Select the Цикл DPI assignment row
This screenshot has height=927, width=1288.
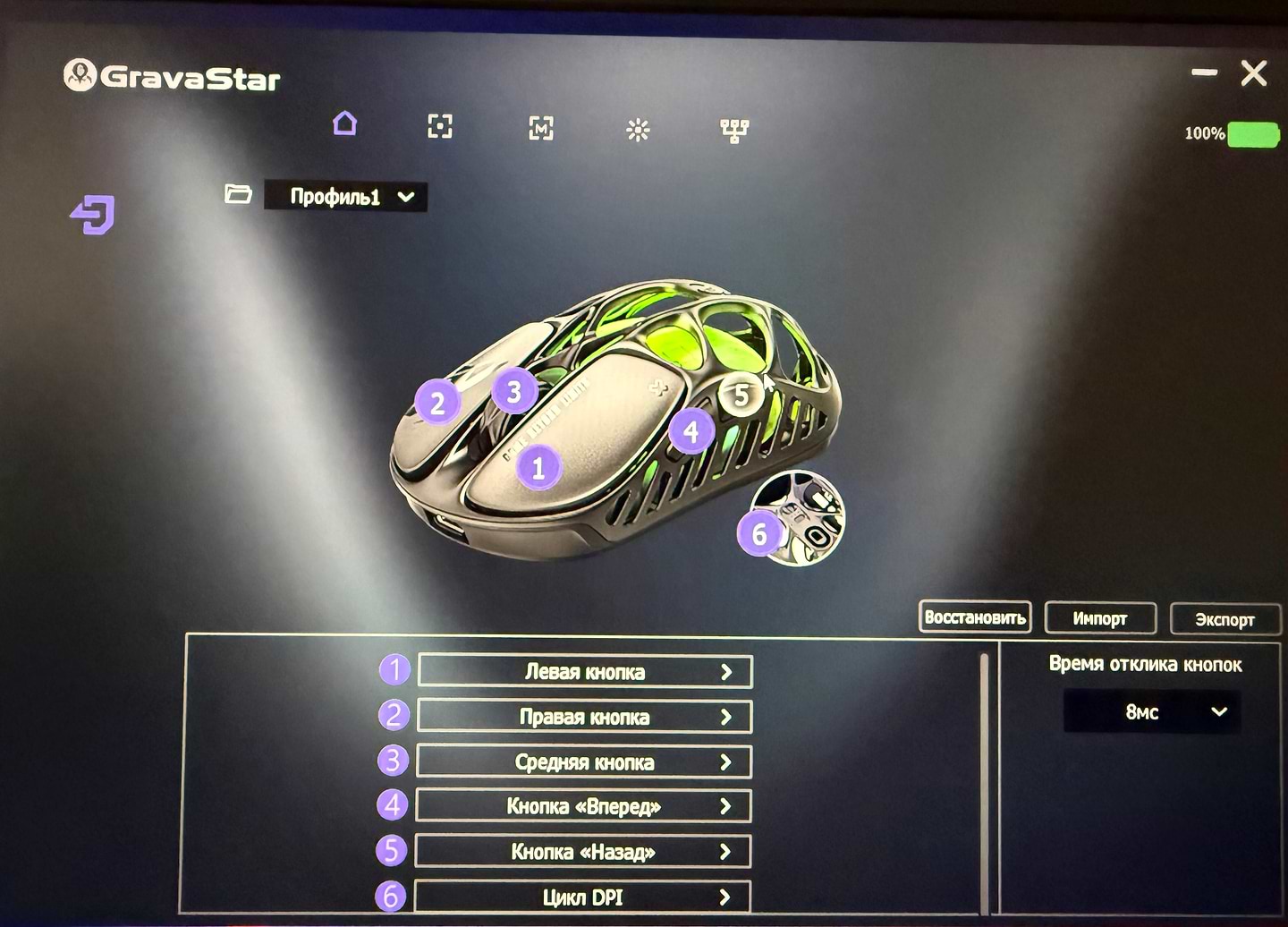tap(582, 897)
